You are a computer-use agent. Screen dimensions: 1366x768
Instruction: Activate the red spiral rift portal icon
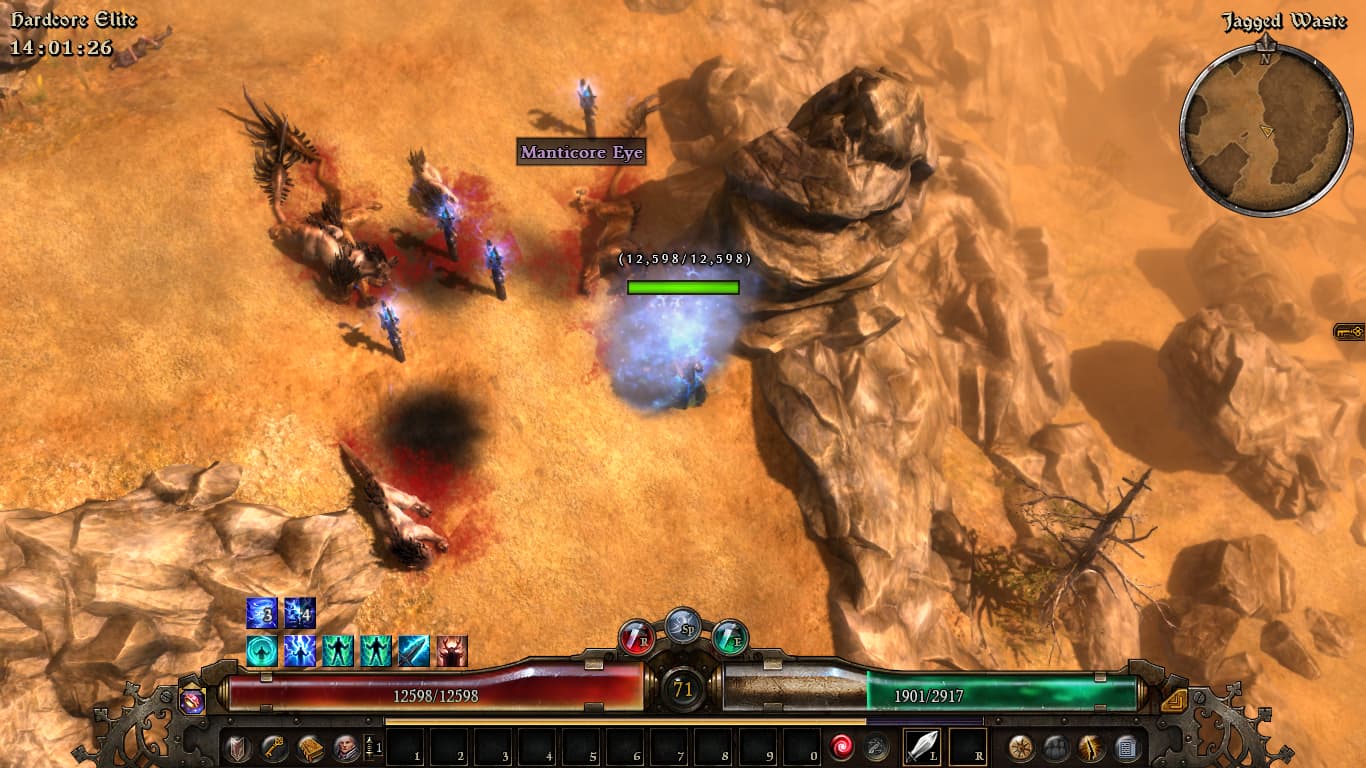841,747
